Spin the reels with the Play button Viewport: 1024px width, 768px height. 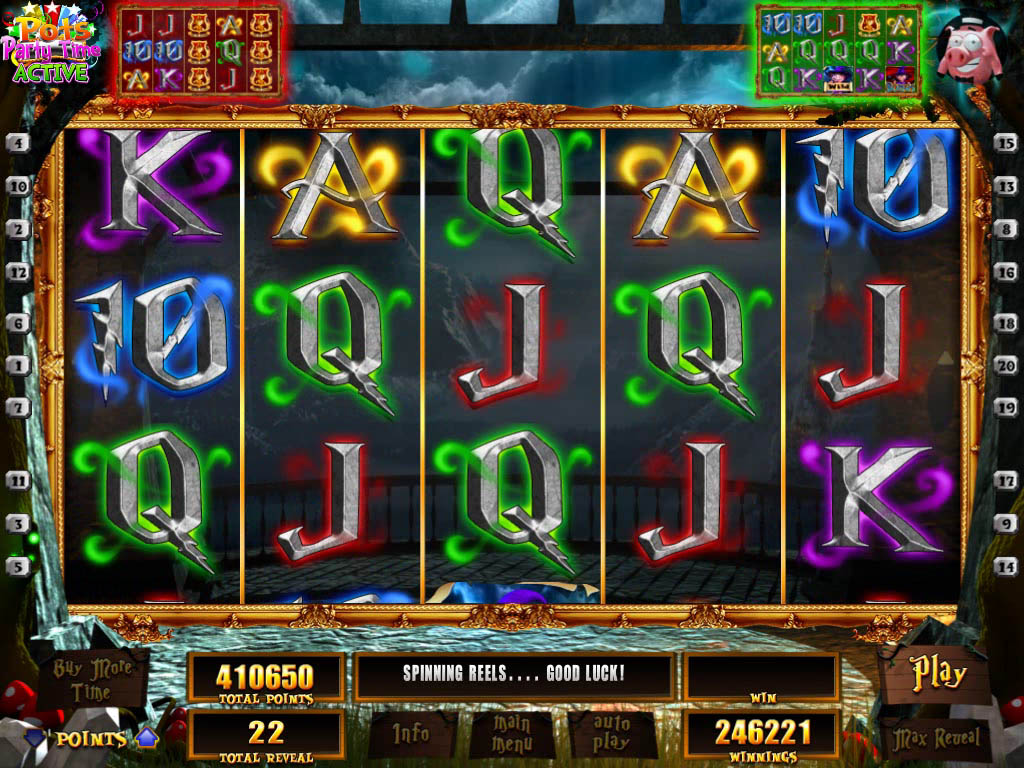pyautogui.click(x=937, y=674)
